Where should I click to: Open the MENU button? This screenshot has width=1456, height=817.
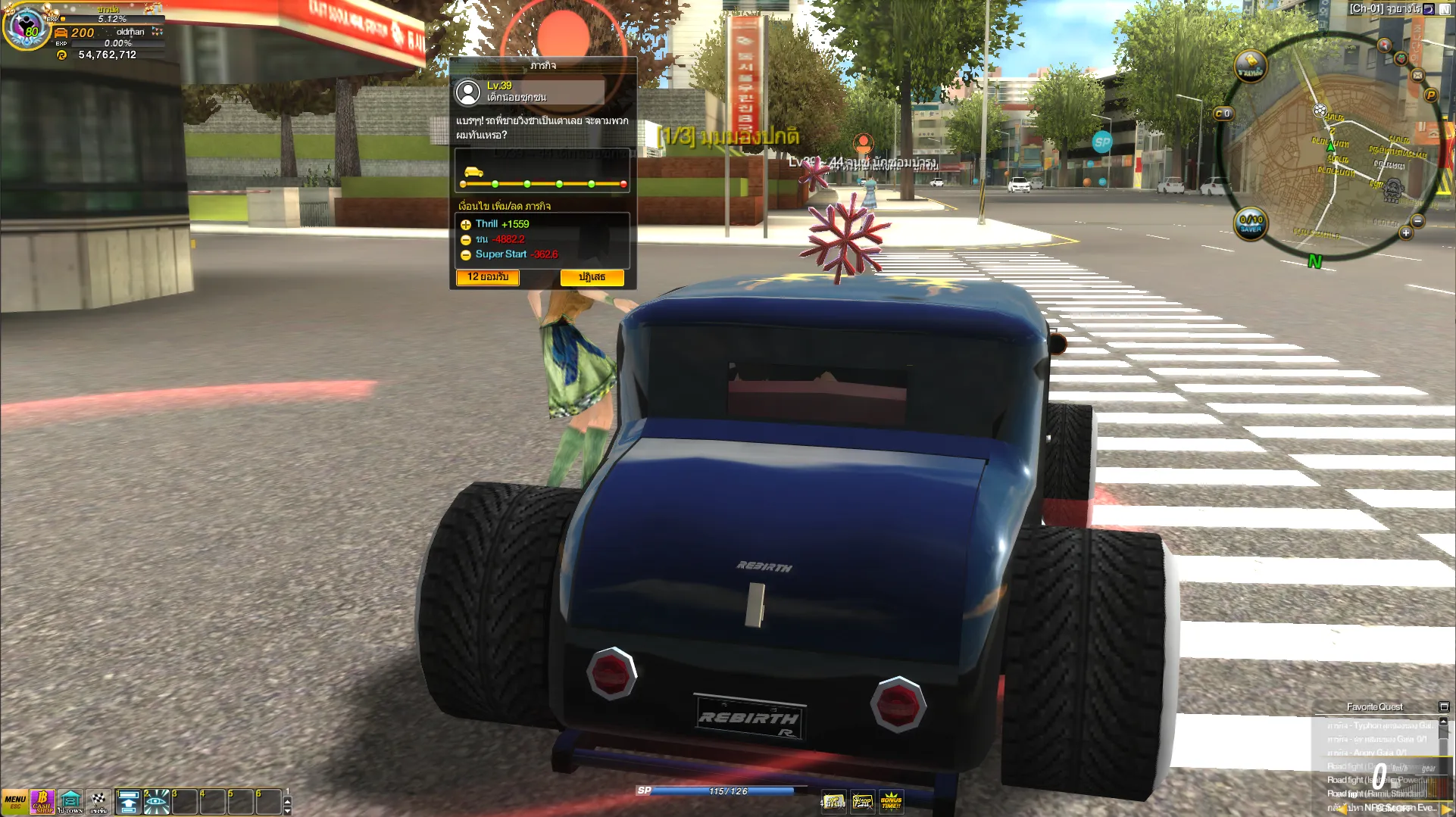14,801
